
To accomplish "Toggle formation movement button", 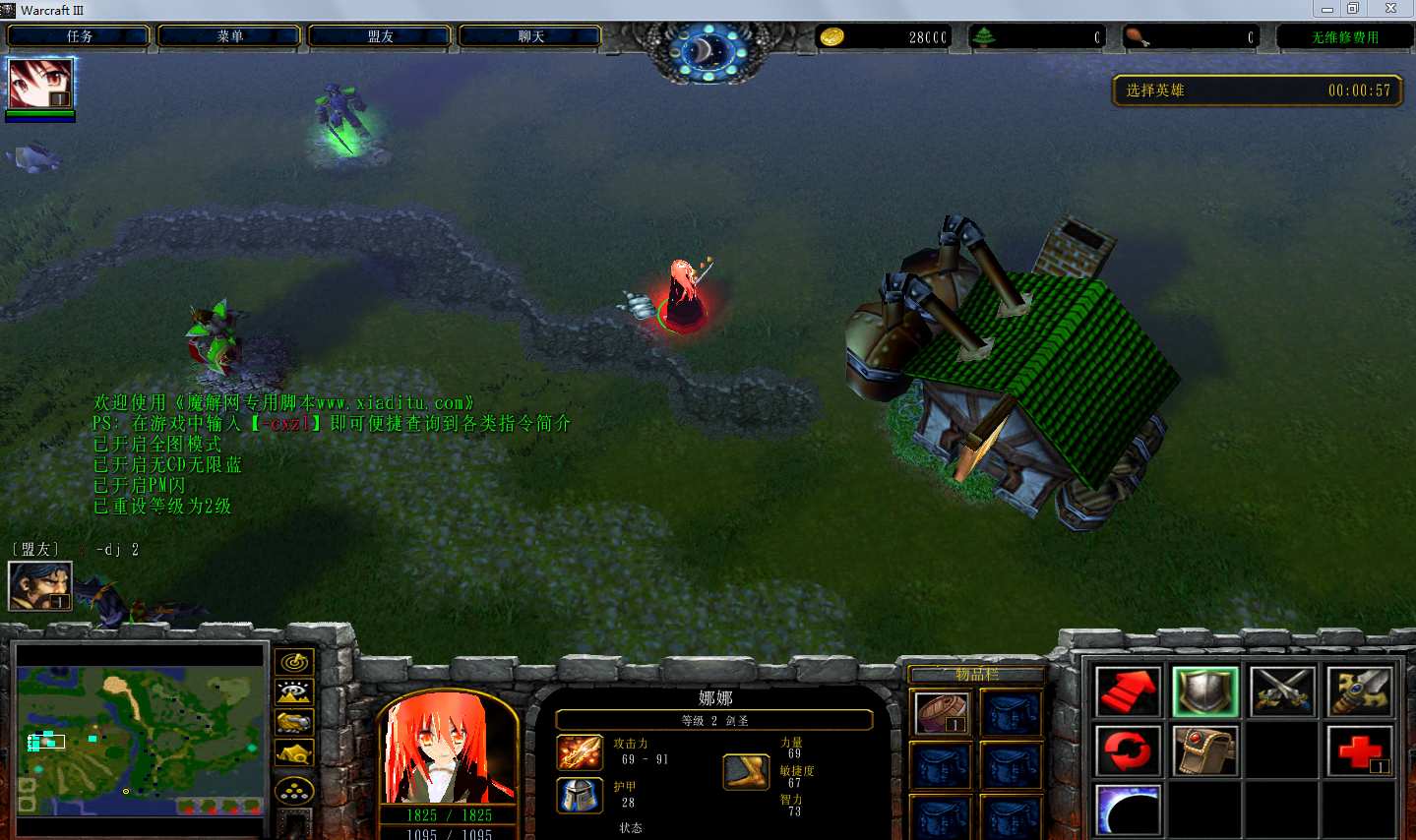I will (293, 790).
